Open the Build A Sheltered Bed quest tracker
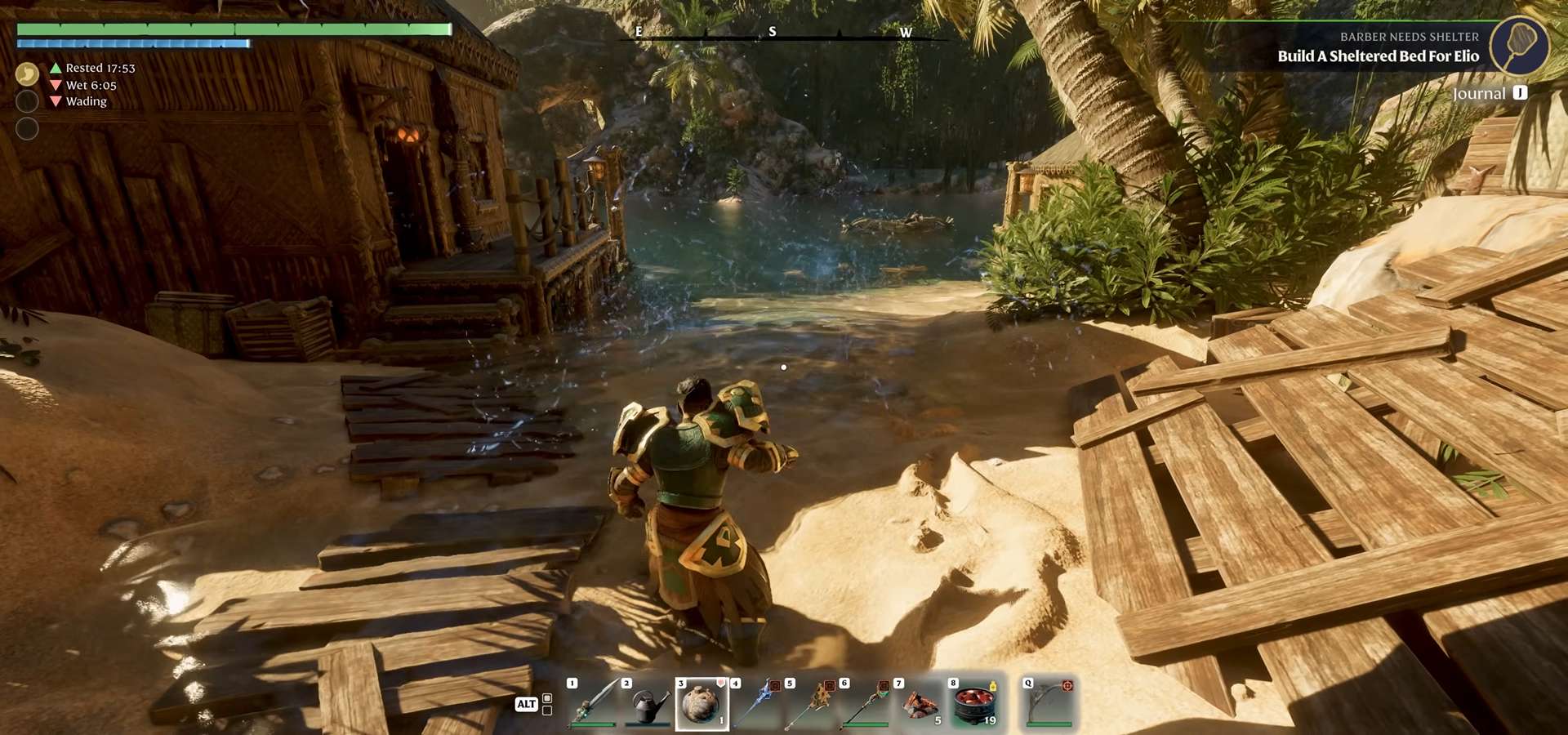 point(1378,56)
